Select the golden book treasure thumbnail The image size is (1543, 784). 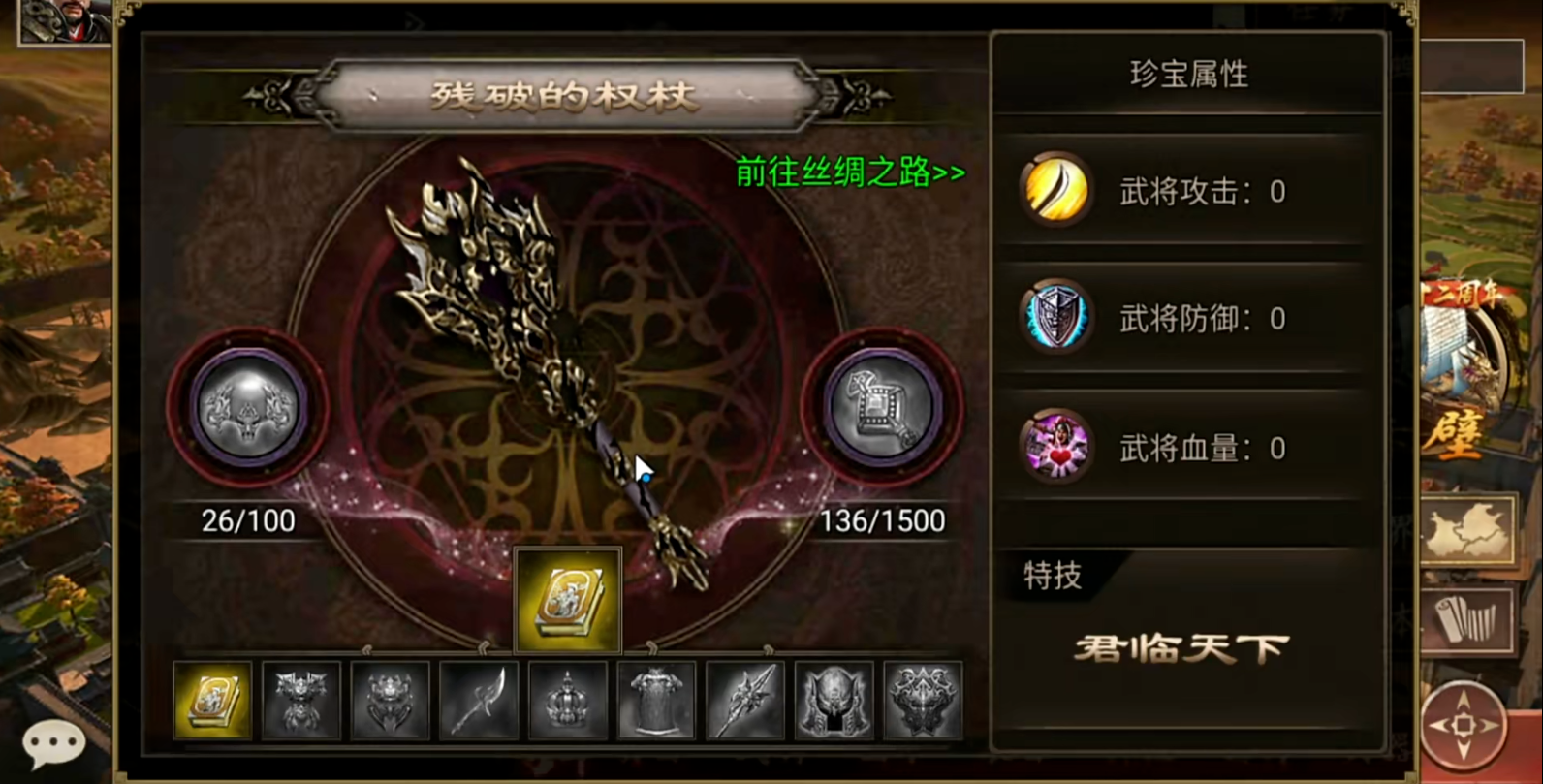pos(210,701)
